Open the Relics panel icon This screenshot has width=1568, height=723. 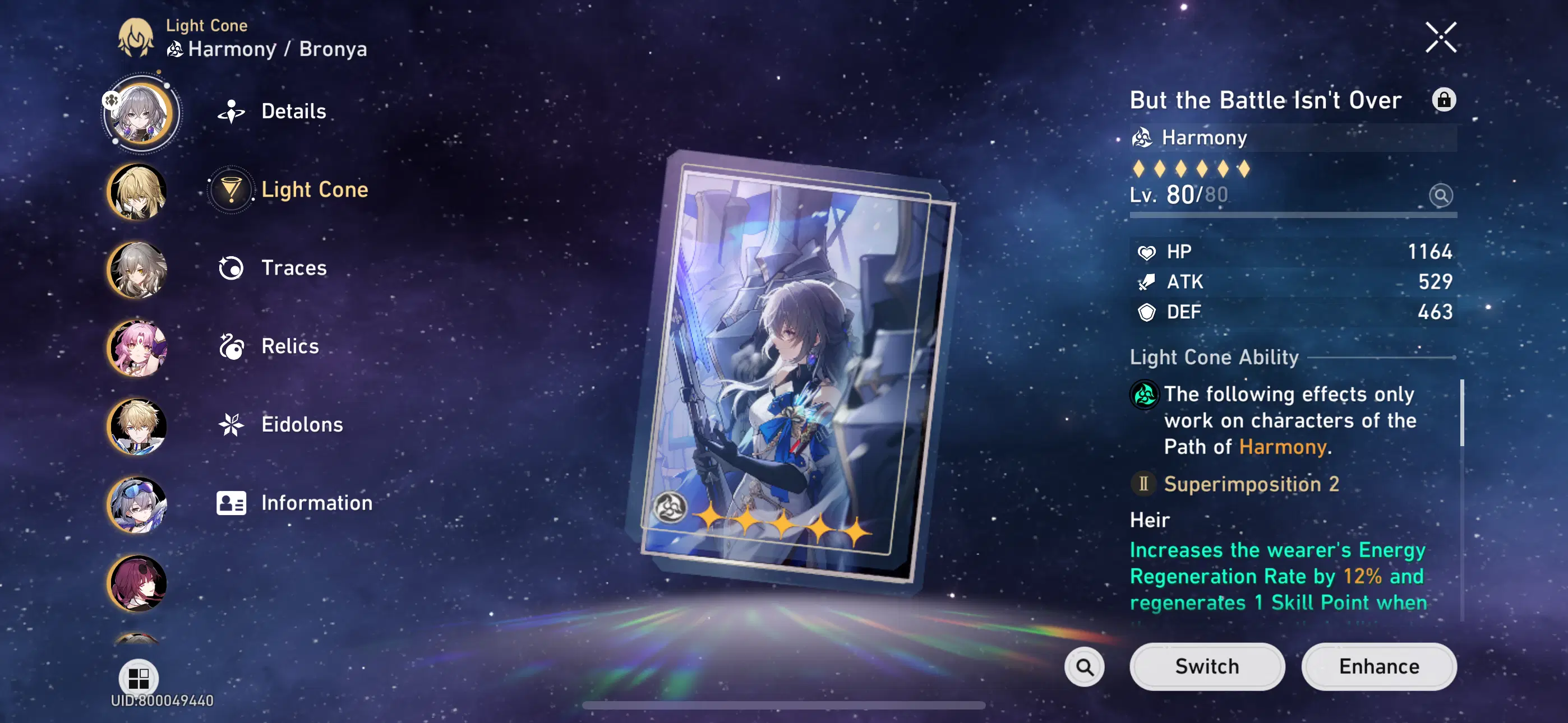230,346
